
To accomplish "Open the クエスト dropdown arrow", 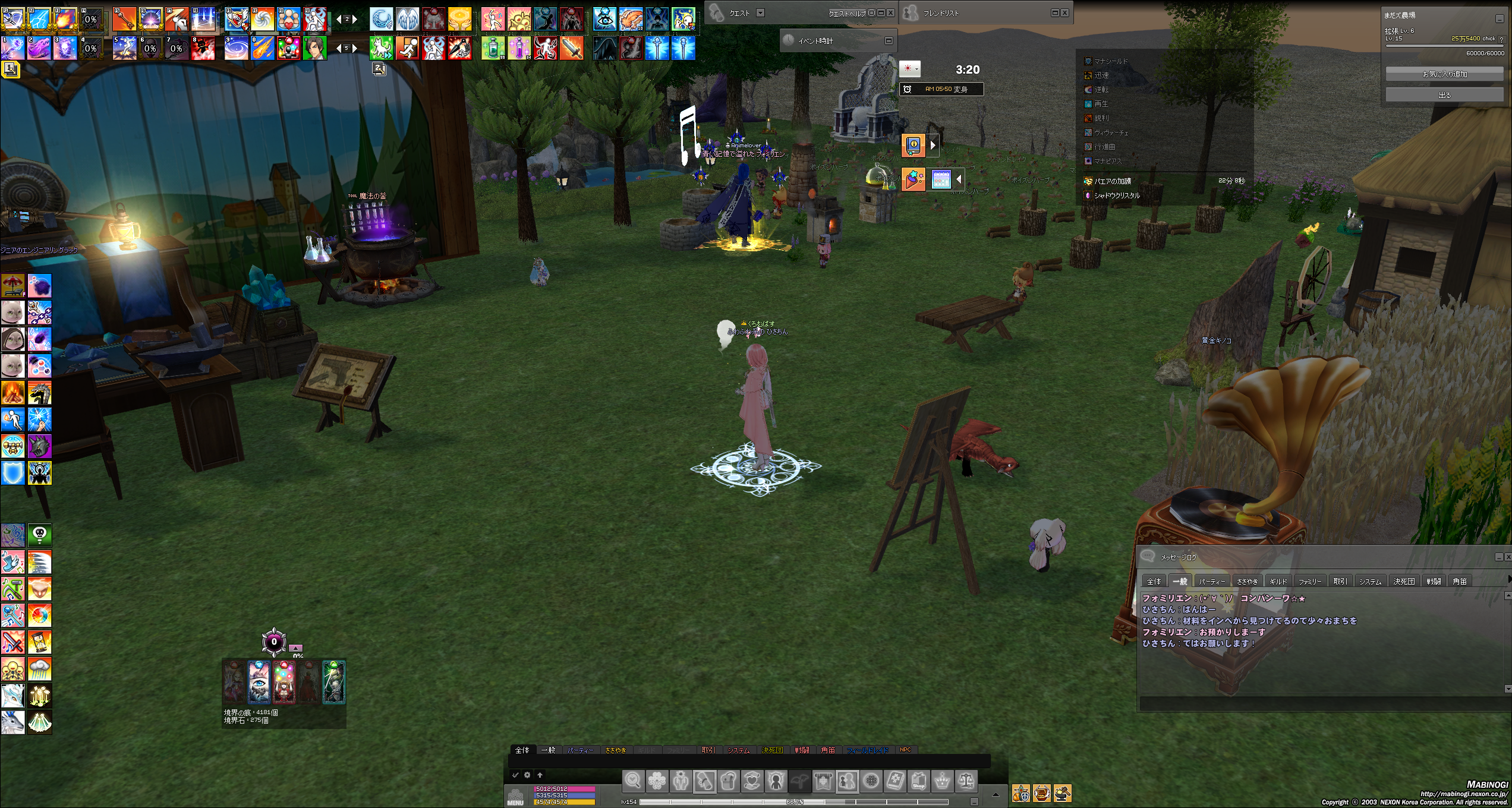I will click(x=760, y=12).
